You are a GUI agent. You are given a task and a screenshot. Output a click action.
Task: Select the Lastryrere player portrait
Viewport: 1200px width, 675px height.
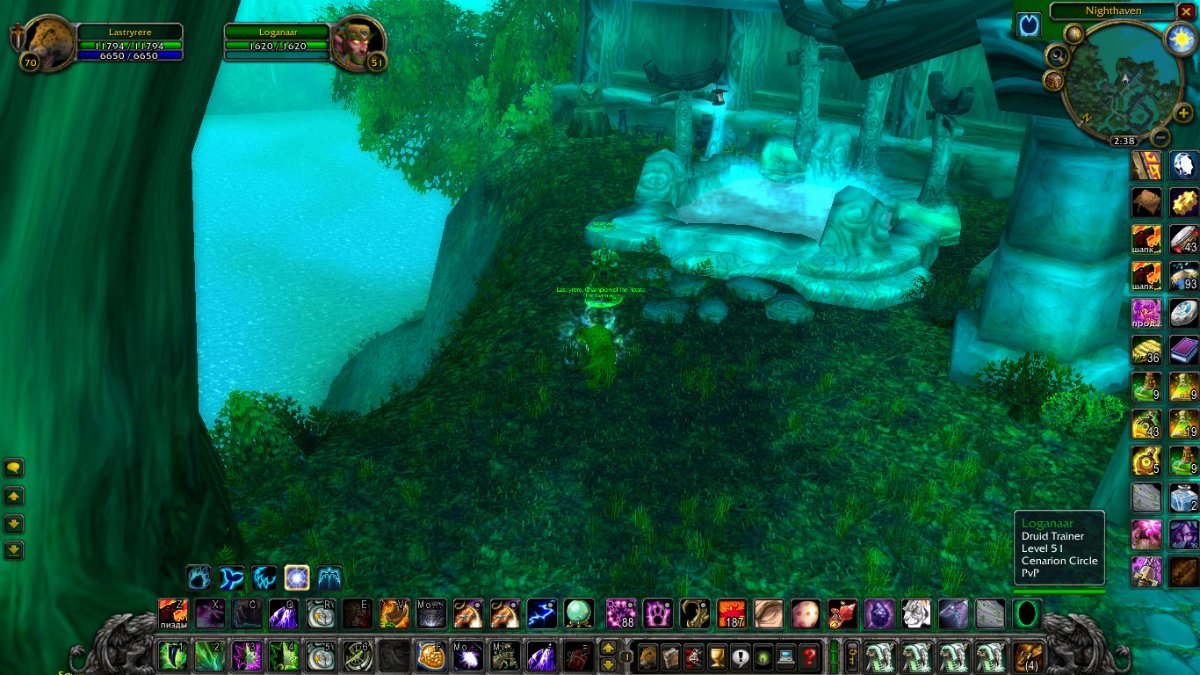48,43
